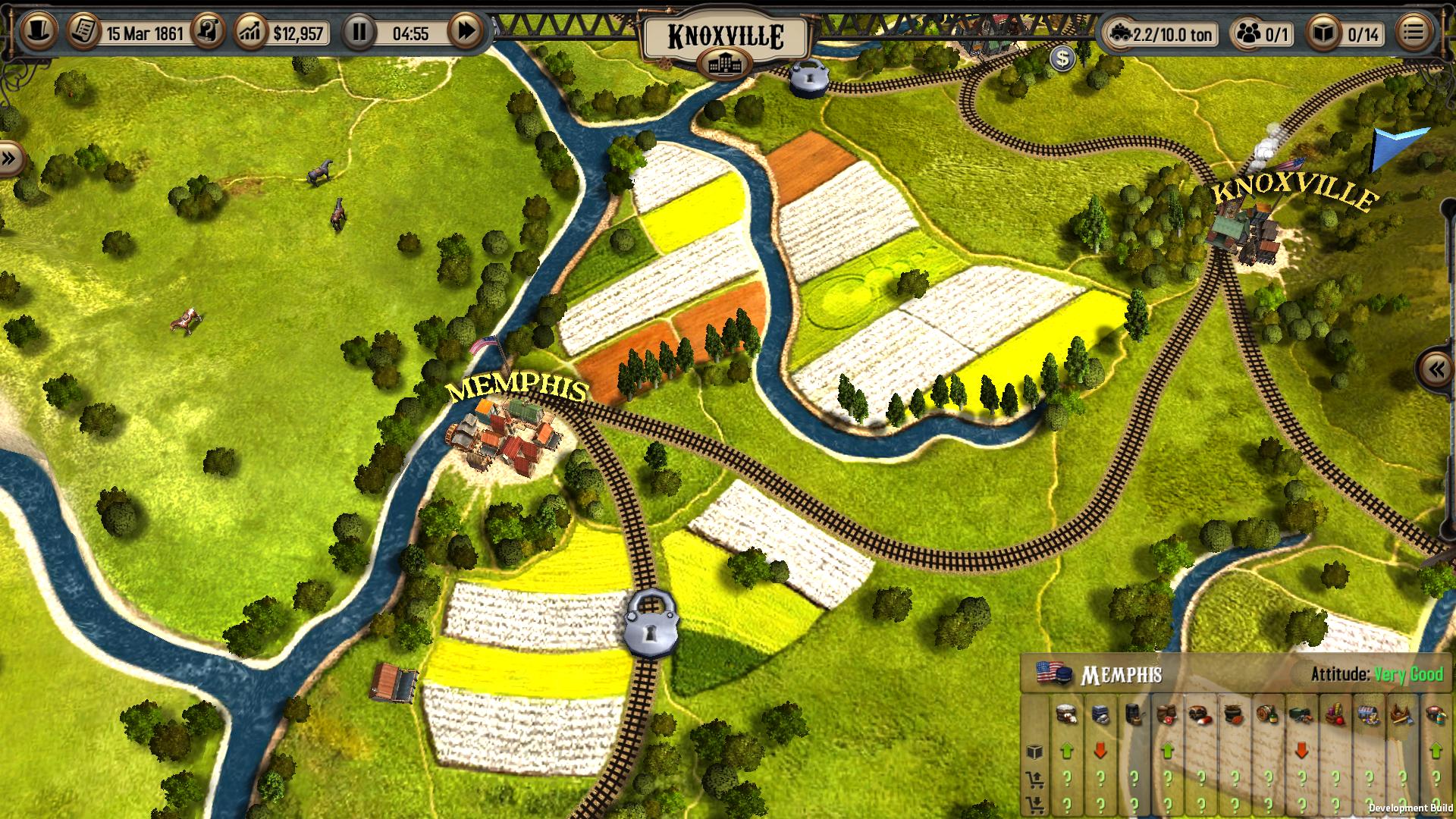This screenshot has height=819, width=1456.
Task: Select the fruit basket goods icon
Action: tap(1335, 714)
